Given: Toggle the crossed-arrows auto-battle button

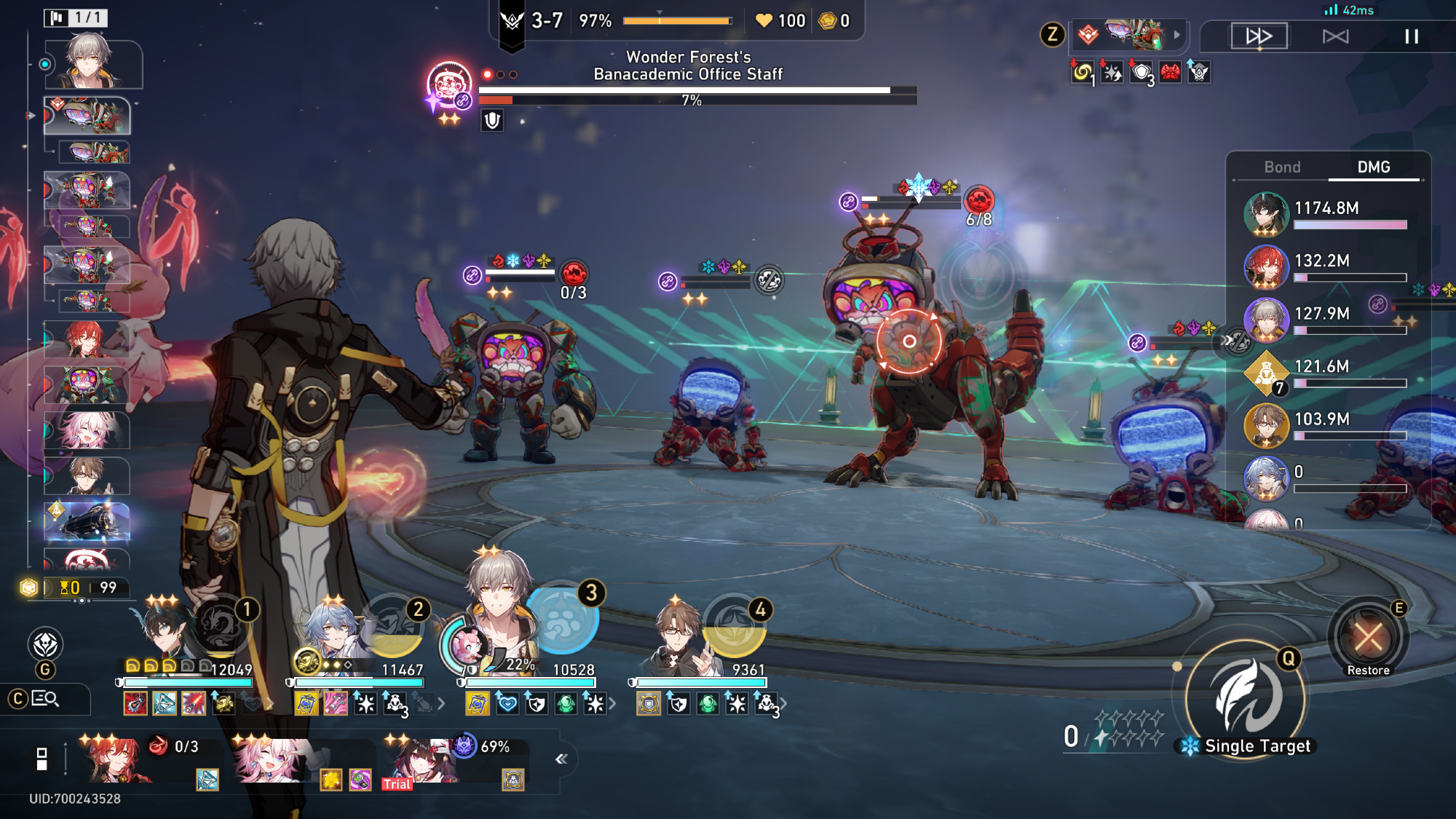Looking at the screenshot, I should 1335,36.
